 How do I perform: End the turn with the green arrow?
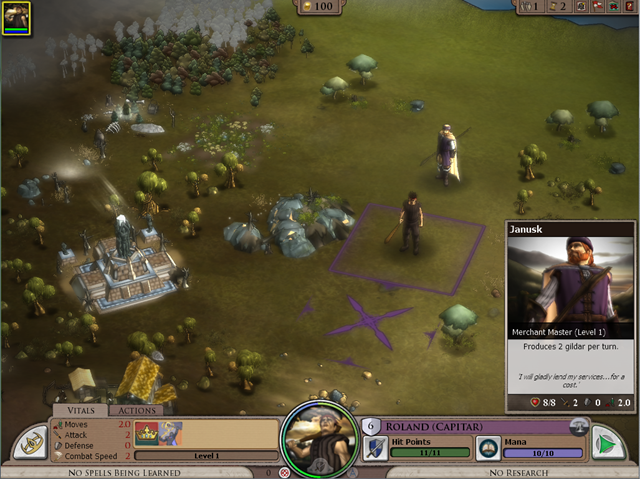(x=607, y=443)
